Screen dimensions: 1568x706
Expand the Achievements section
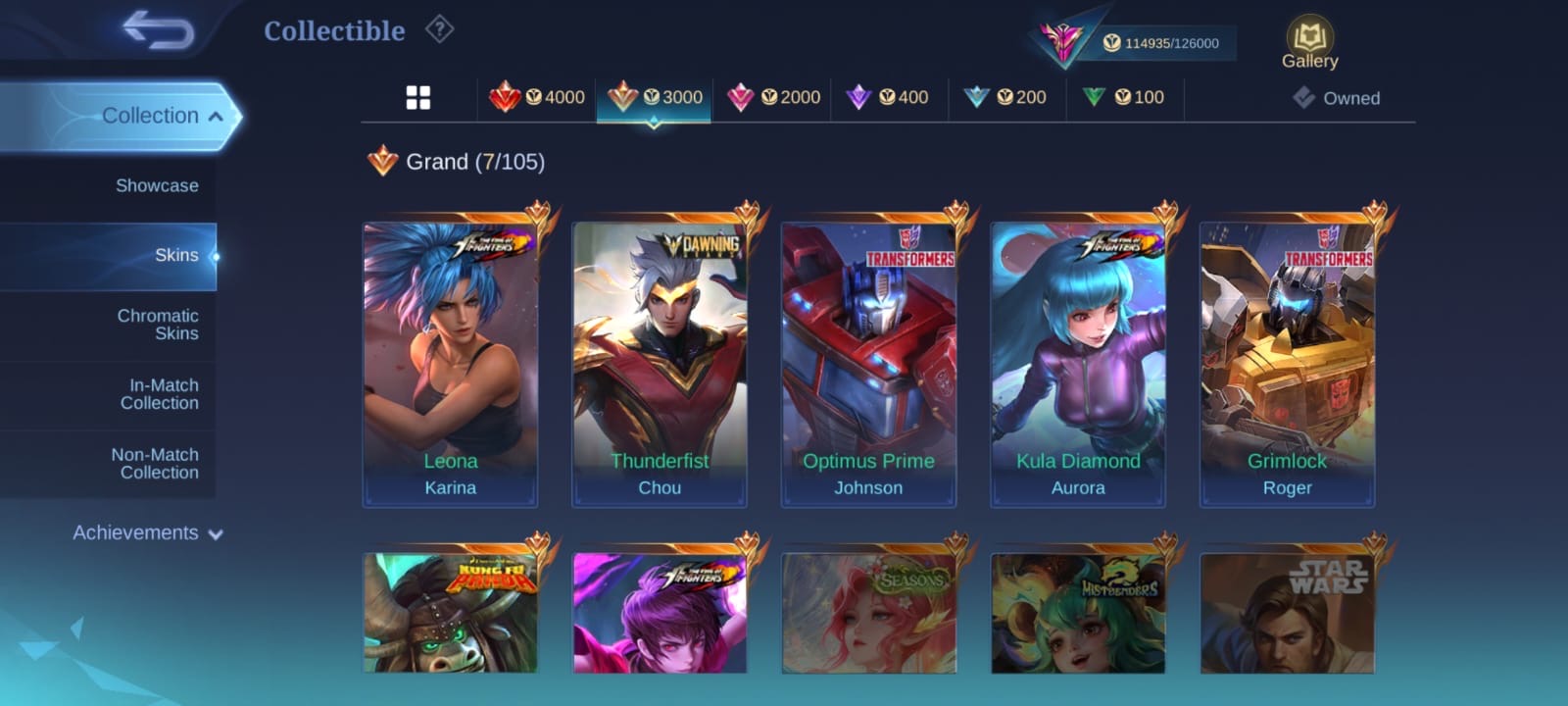click(147, 533)
